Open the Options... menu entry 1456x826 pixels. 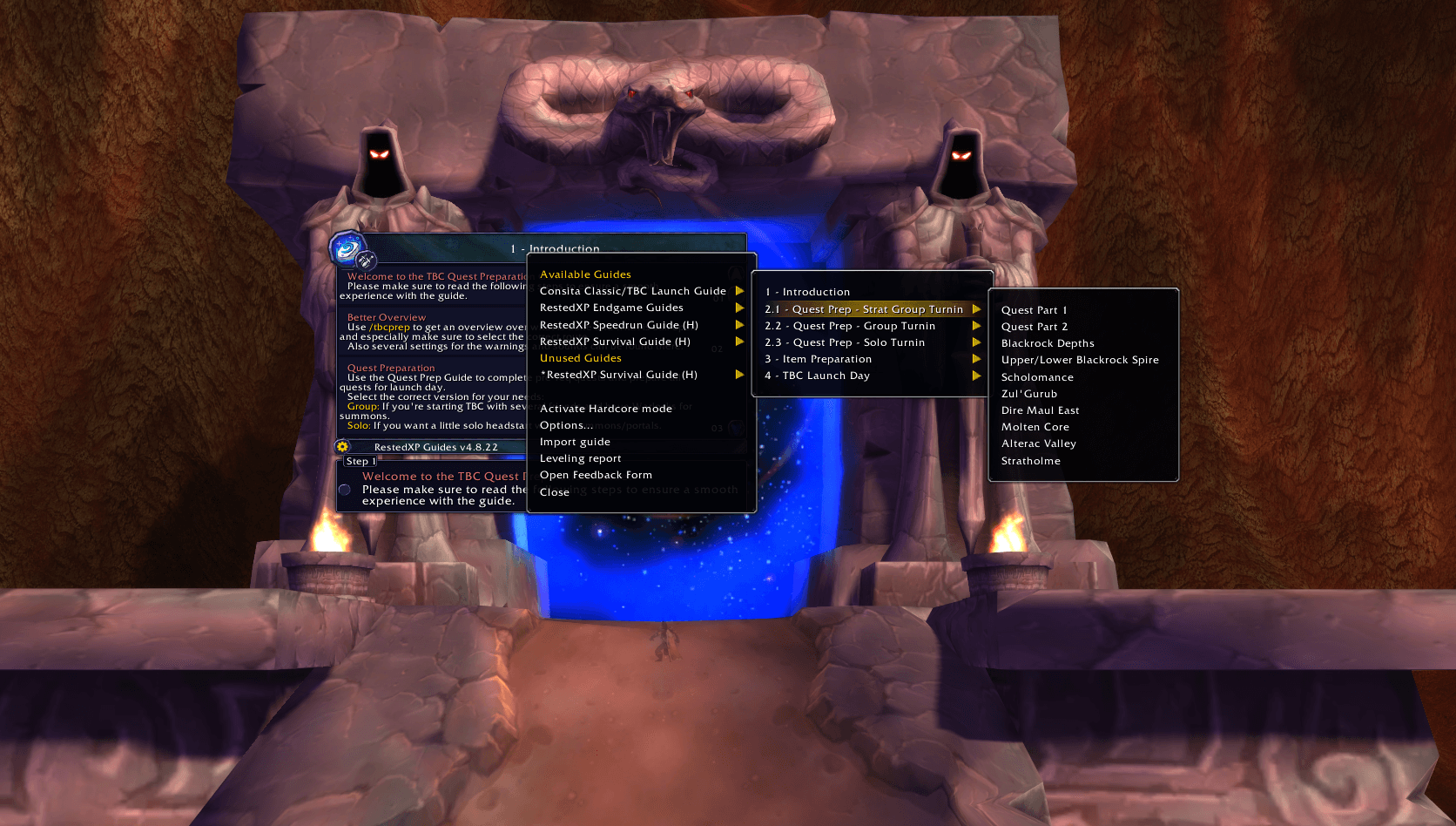(567, 425)
